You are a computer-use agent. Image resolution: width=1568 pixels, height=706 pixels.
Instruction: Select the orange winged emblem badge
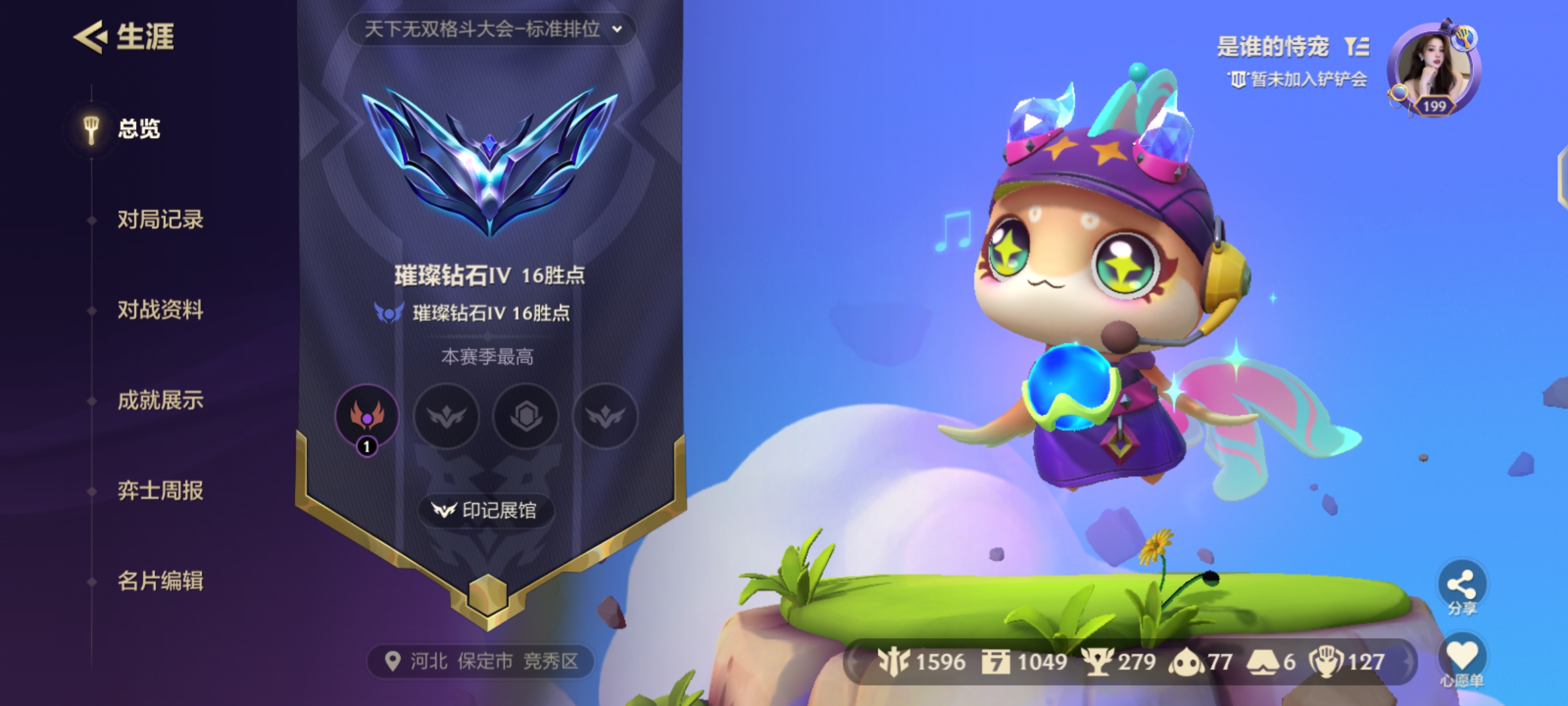tap(367, 416)
